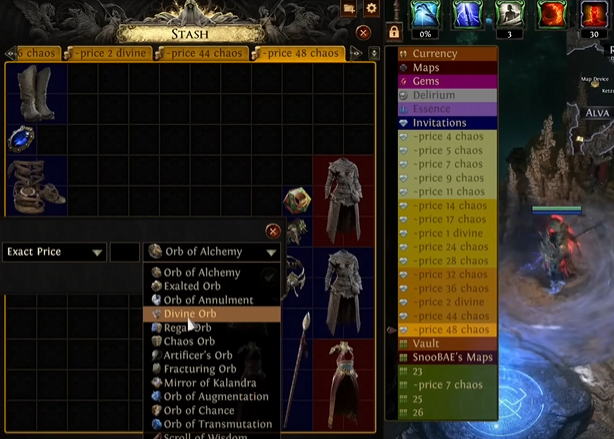
Task: Click the price amount input box
Action: 125,252
